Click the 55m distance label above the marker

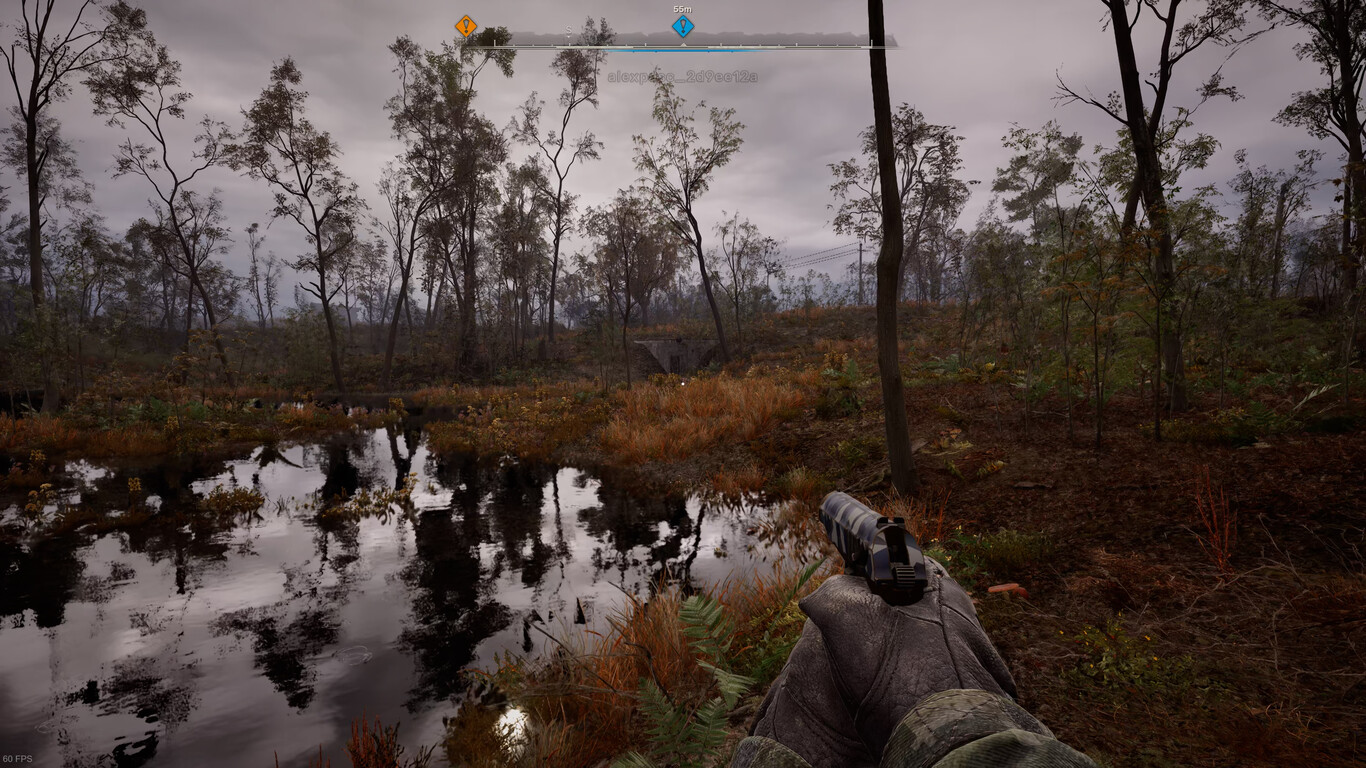681,8
